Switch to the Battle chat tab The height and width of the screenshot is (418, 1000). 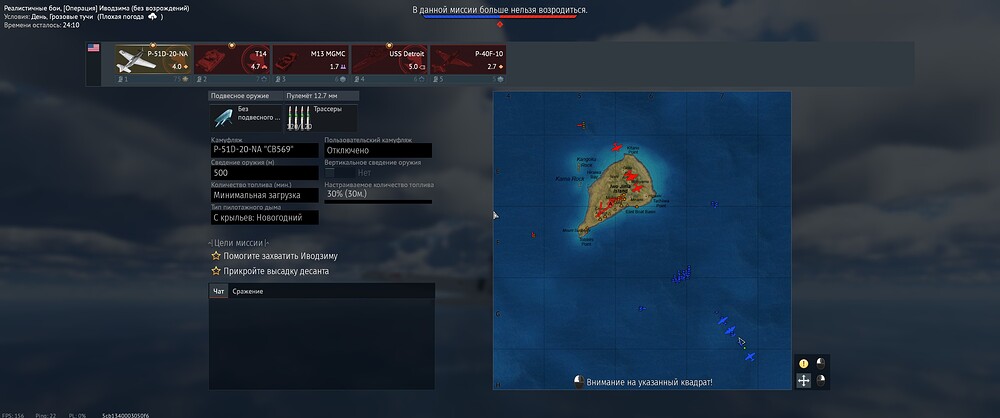point(247,291)
